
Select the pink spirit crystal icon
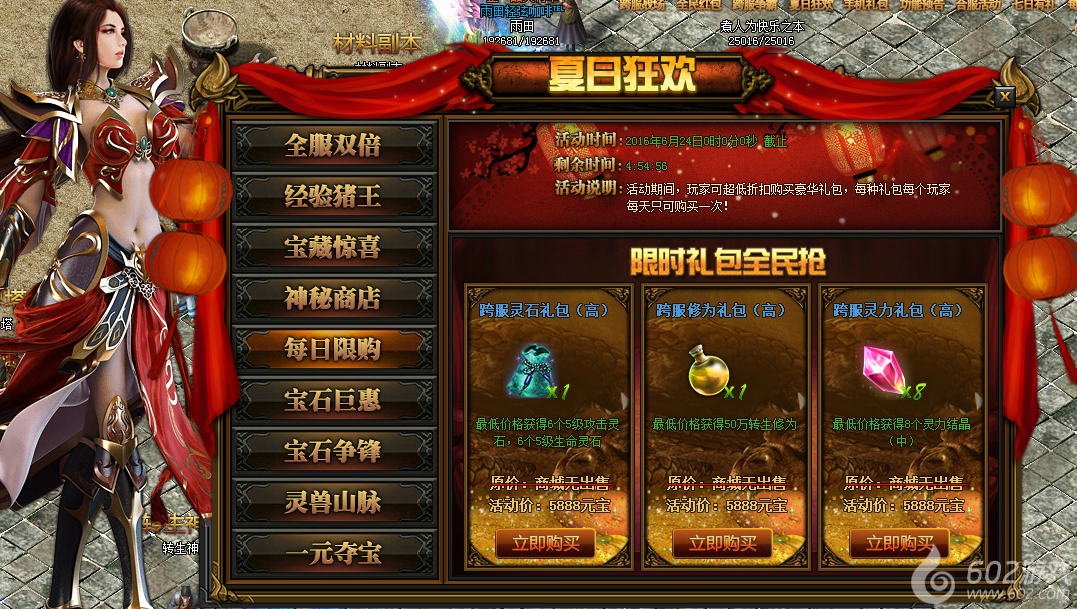pyautogui.click(x=884, y=369)
